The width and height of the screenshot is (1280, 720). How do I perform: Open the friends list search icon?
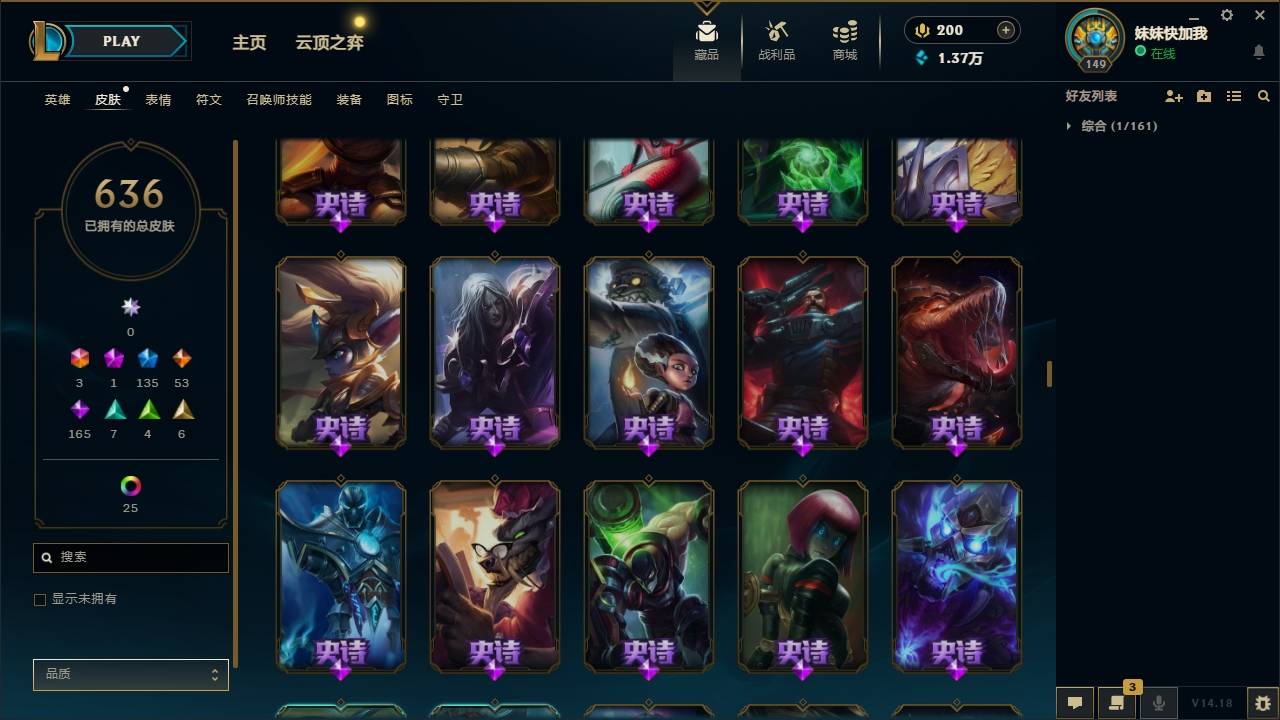1264,95
